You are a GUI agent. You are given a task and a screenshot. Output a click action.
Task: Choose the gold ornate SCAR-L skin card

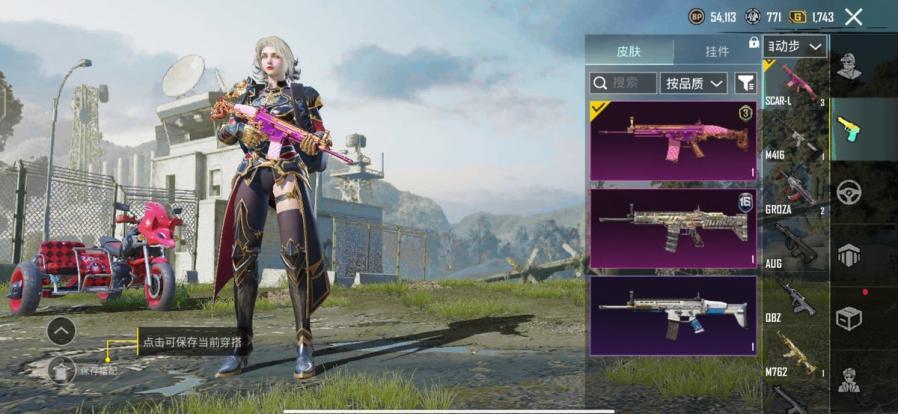[x=673, y=228]
